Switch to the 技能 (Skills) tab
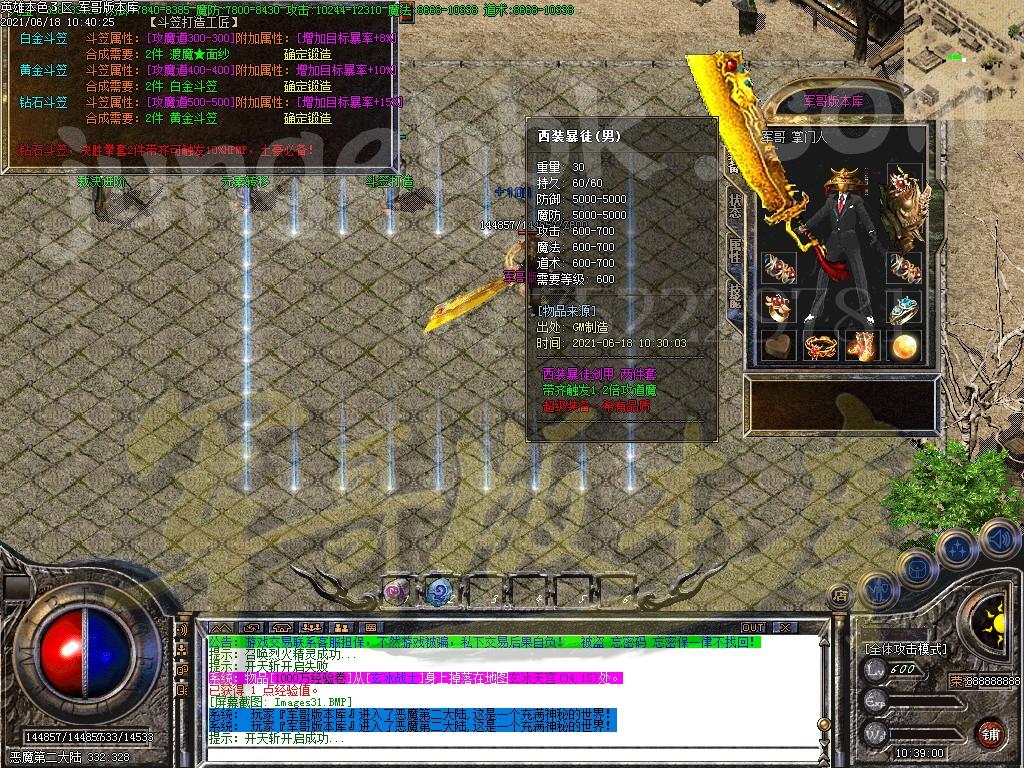The width and height of the screenshot is (1024, 768). 735,295
